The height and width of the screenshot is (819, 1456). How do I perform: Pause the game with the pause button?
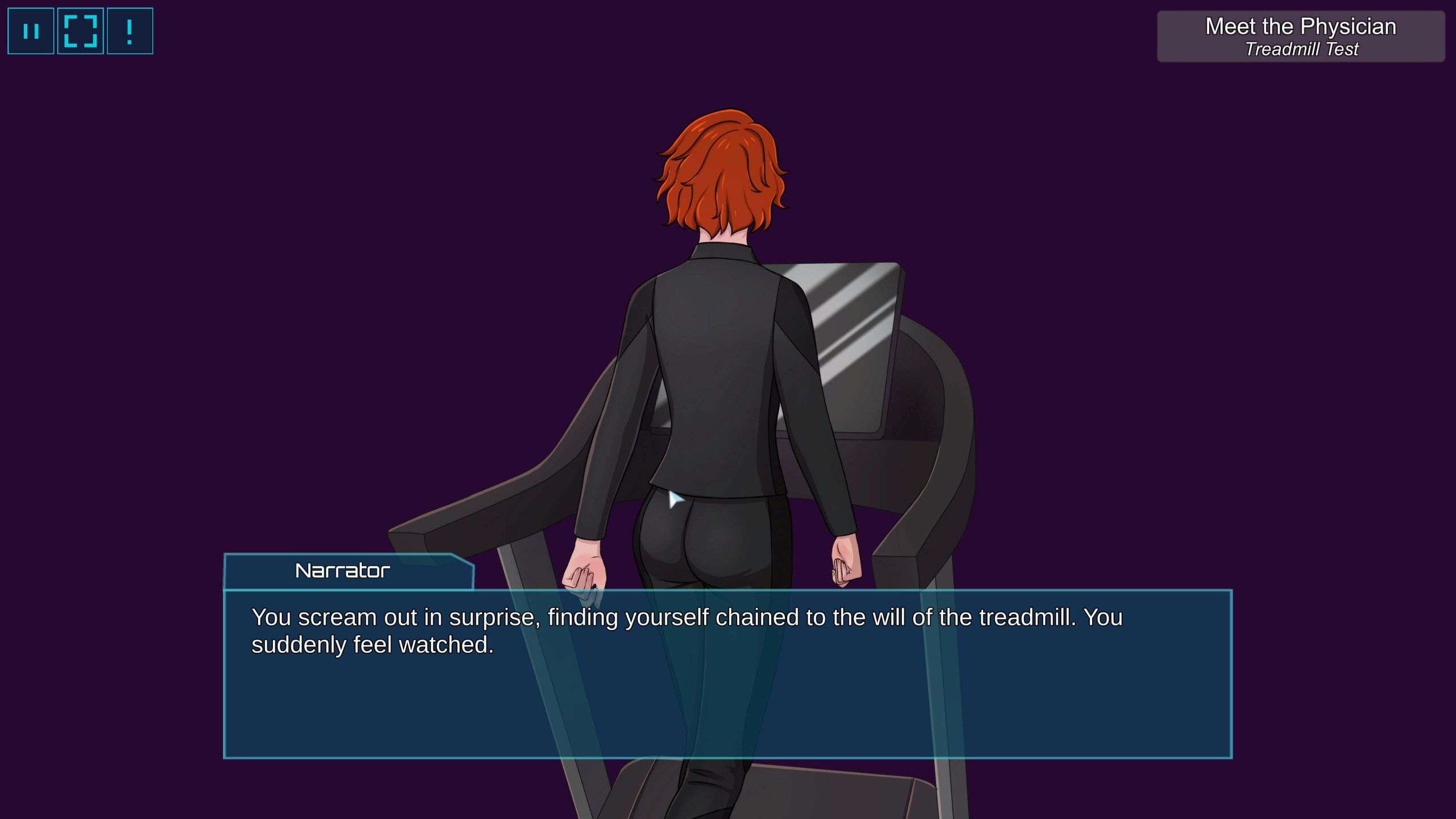31,31
